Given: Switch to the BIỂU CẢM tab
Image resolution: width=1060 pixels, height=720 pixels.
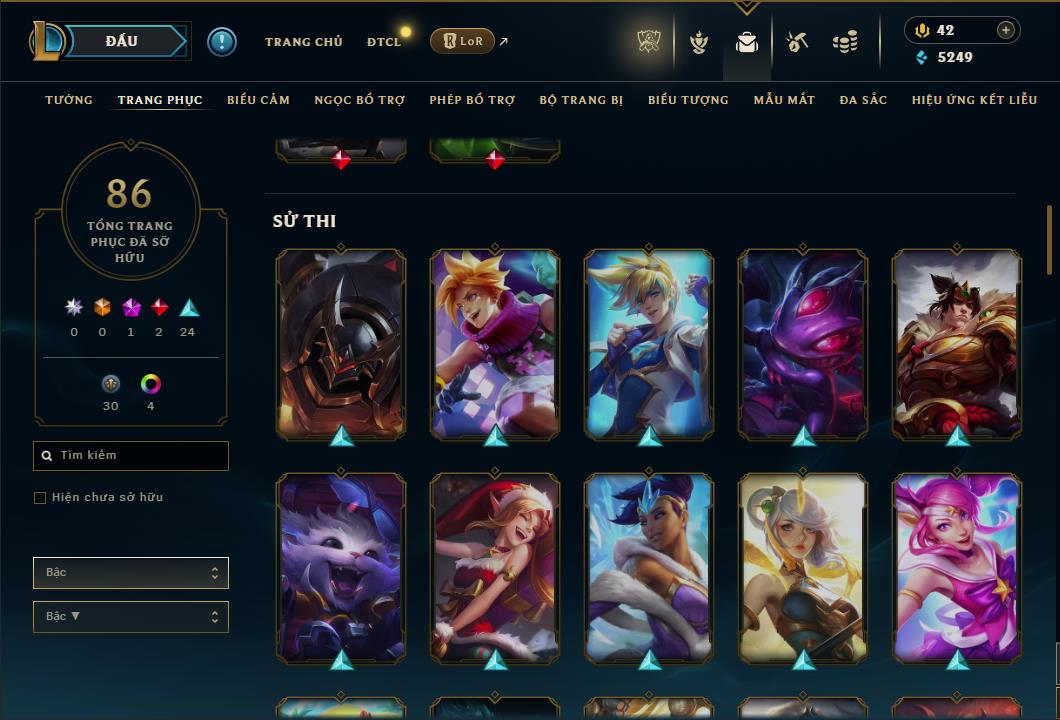Looking at the screenshot, I should 258,100.
